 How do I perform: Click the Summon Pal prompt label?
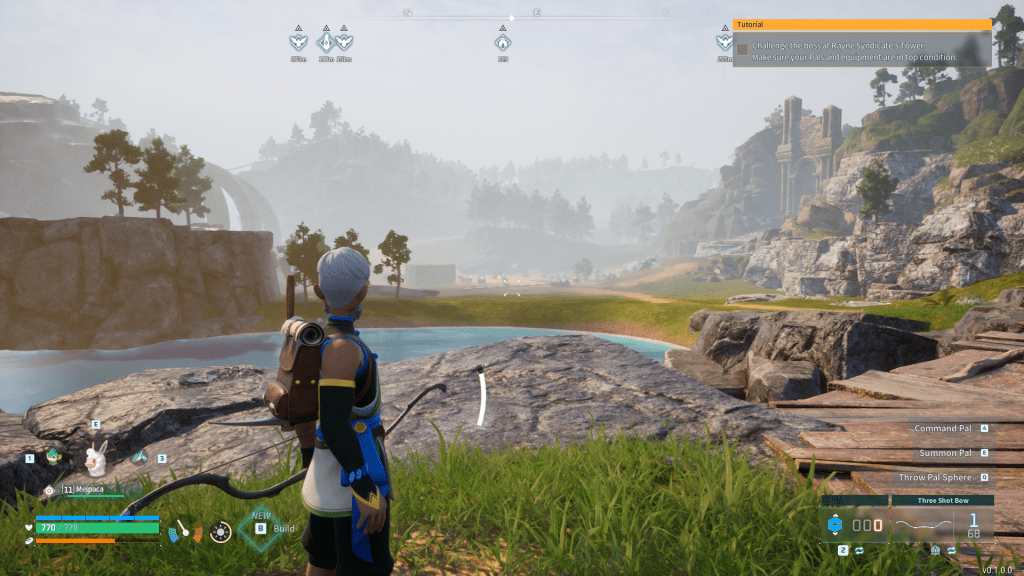click(x=945, y=453)
